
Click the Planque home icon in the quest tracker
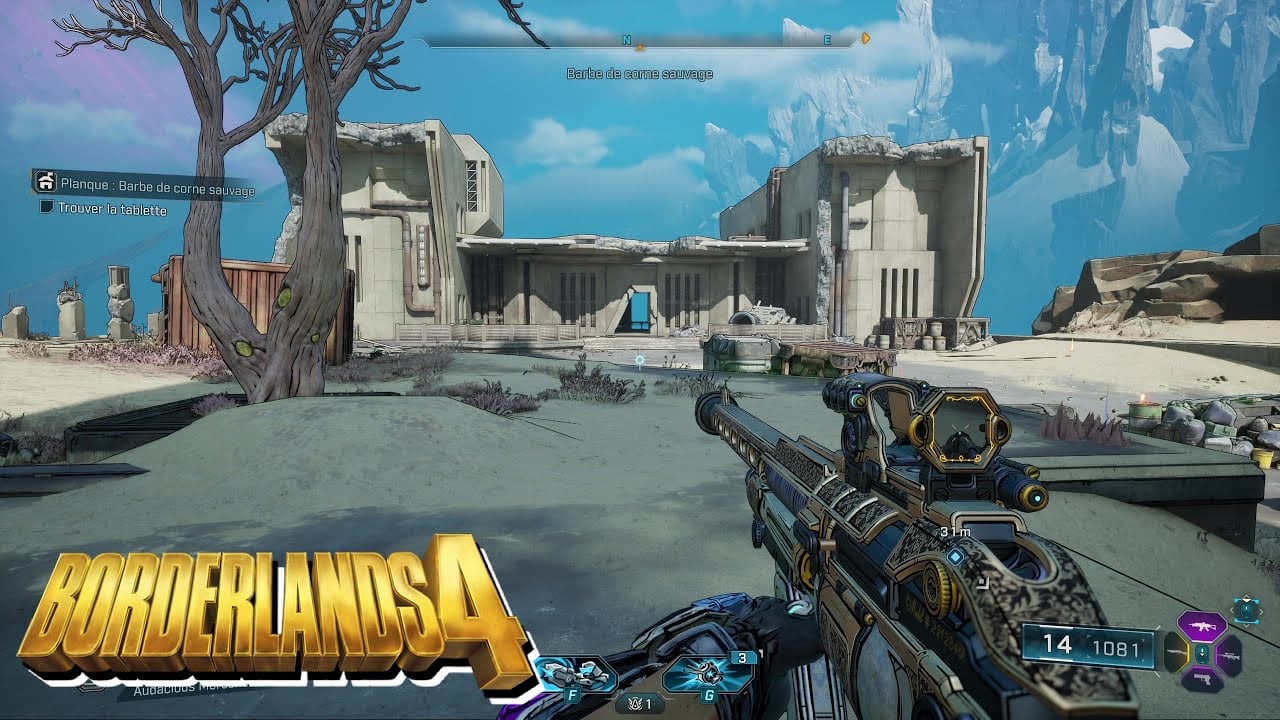point(46,182)
